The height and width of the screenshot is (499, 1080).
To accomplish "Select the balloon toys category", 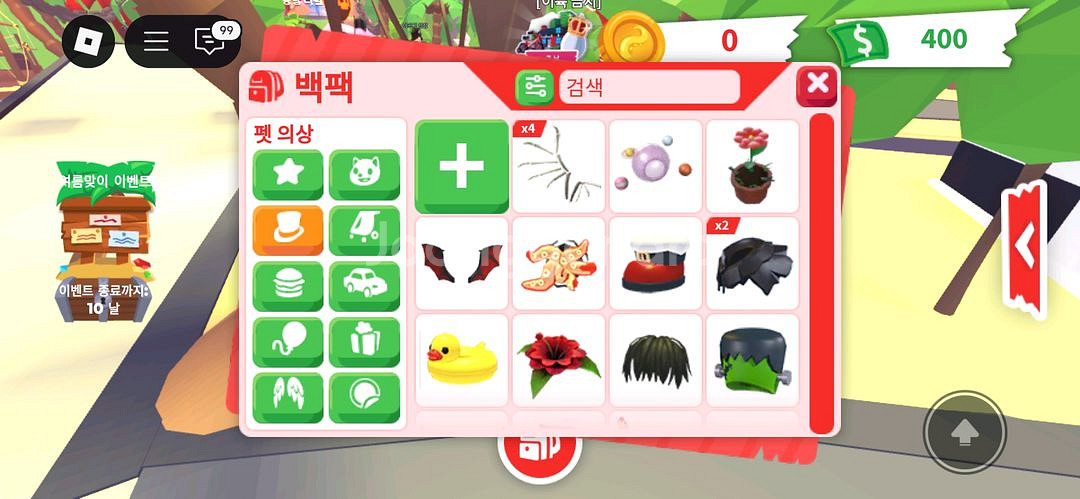I will 287,343.
